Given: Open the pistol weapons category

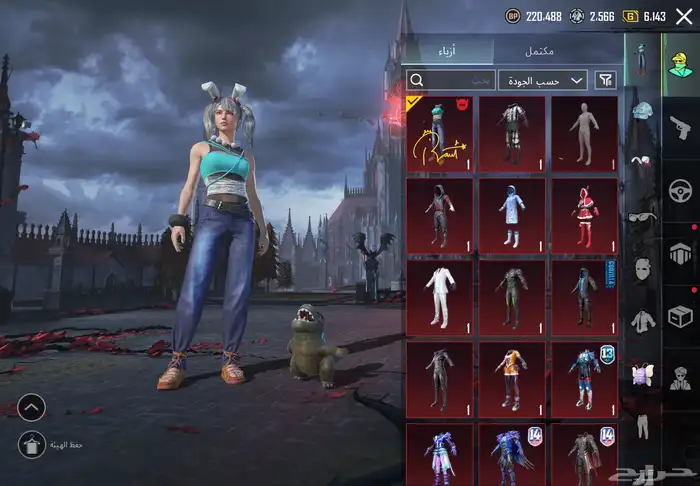Looking at the screenshot, I should pos(681,125).
